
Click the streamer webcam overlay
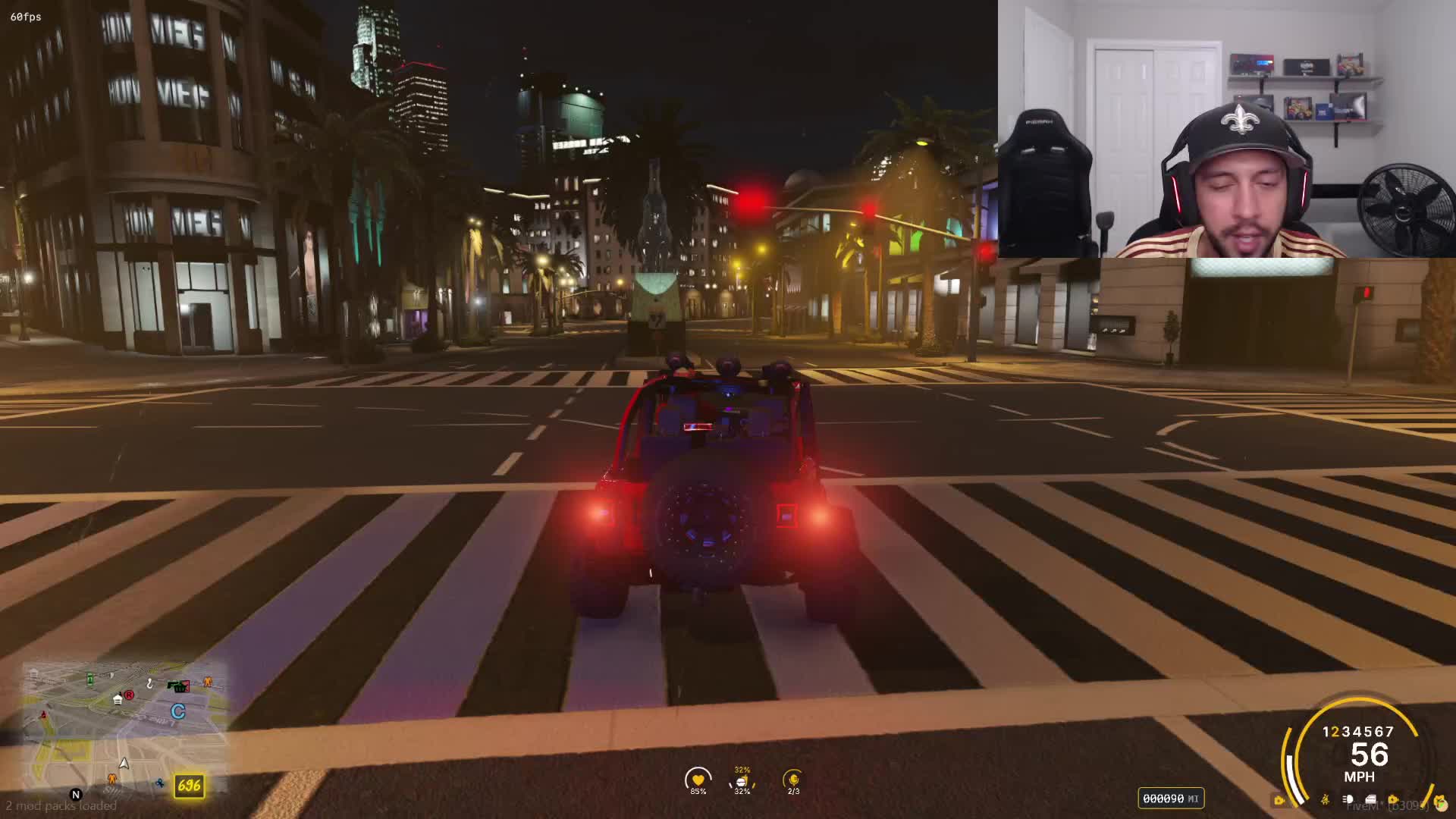click(1226, 129)
